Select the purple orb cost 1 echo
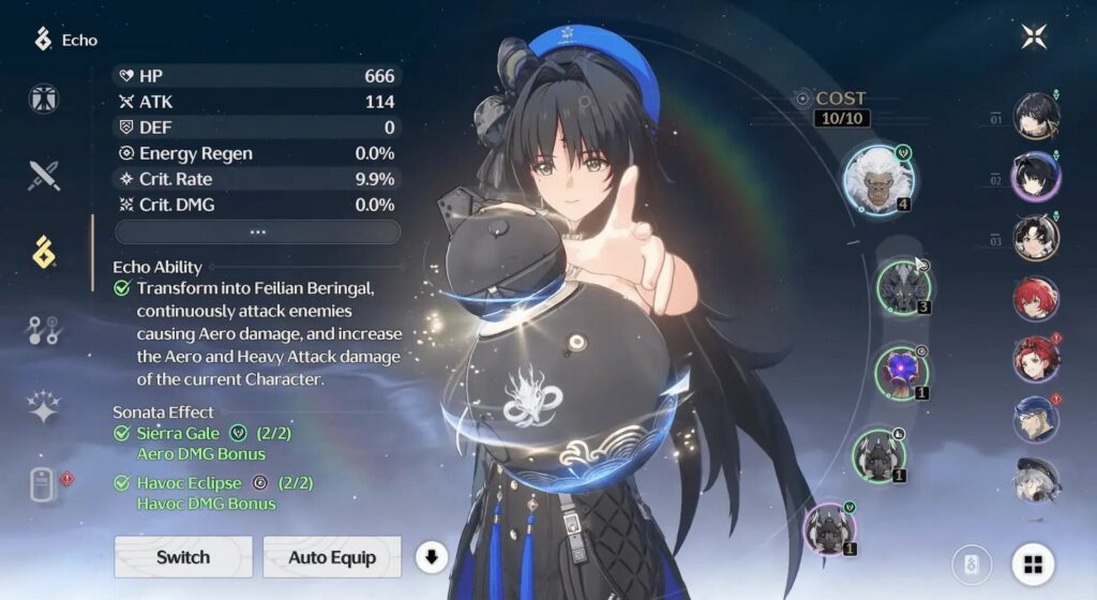 point(901,372)
